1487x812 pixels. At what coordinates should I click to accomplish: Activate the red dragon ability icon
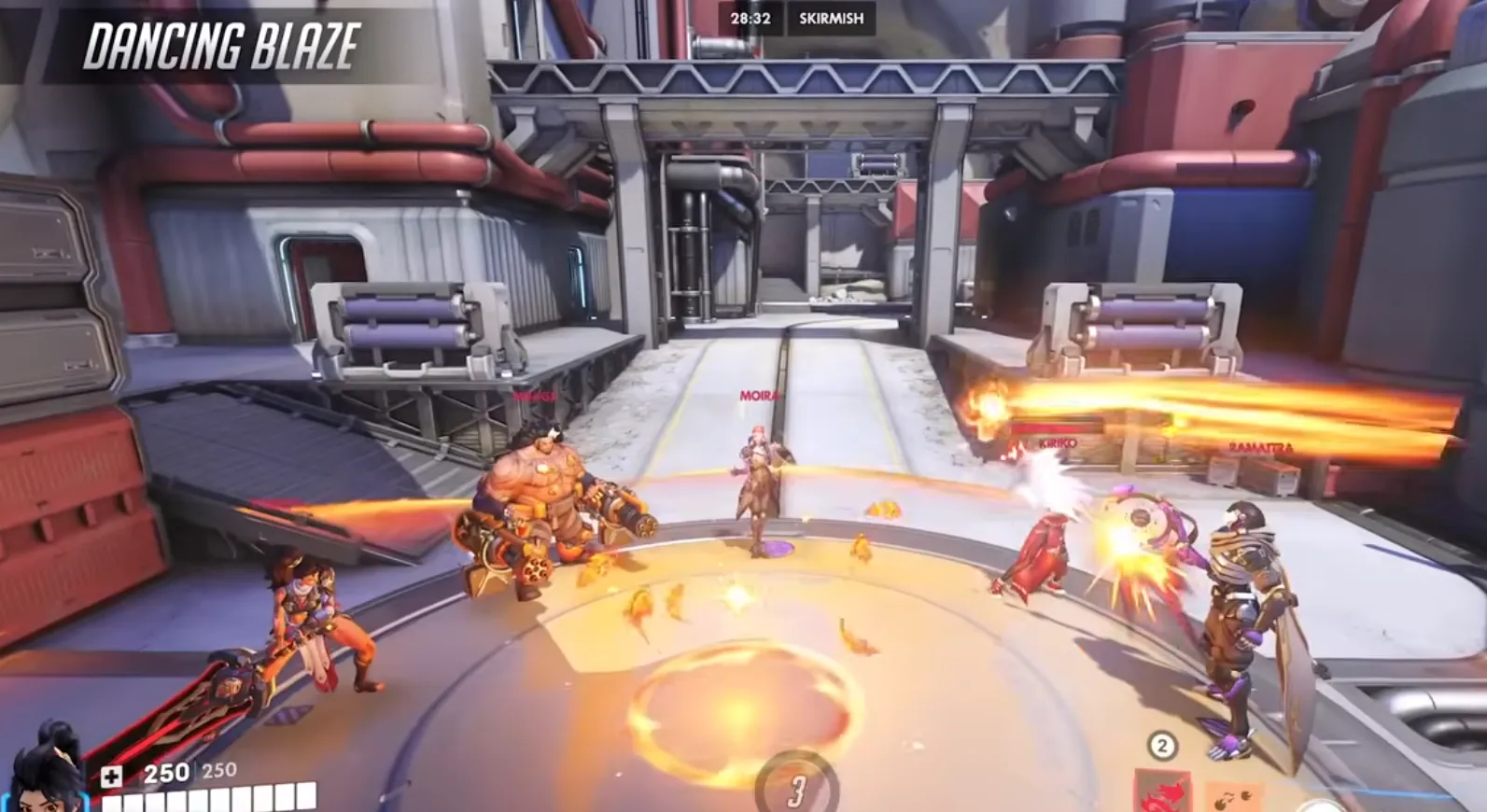click(1163, 793)
